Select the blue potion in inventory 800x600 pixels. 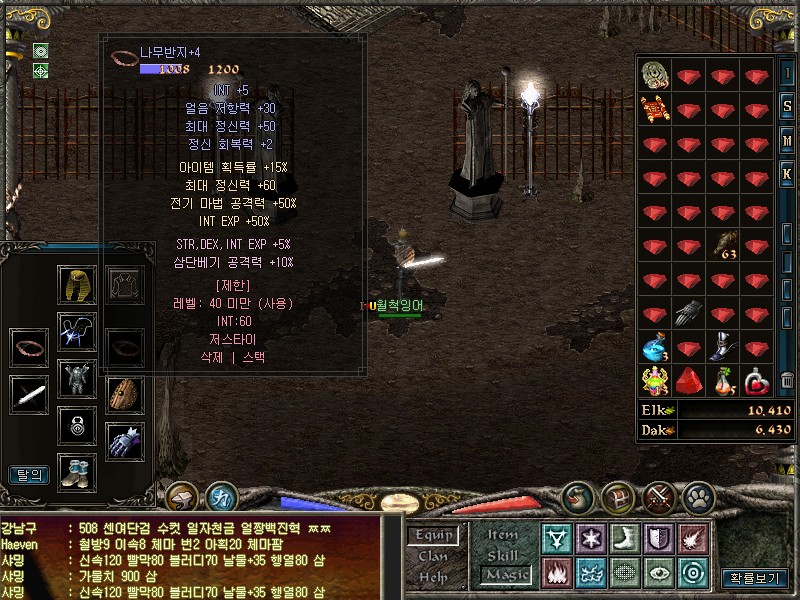[x=654, y=349]
